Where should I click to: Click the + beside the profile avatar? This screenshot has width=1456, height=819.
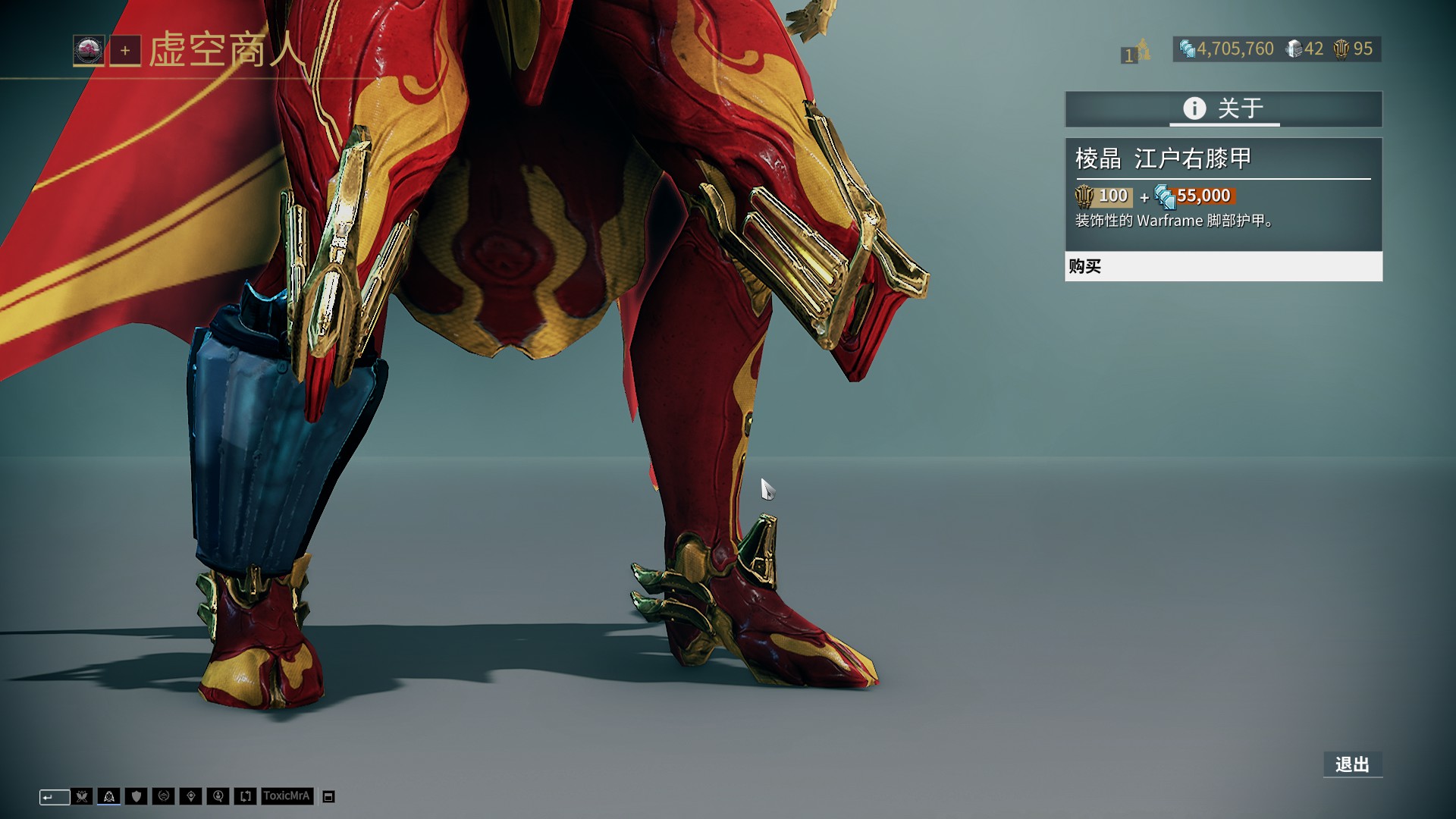pos(125,52)
